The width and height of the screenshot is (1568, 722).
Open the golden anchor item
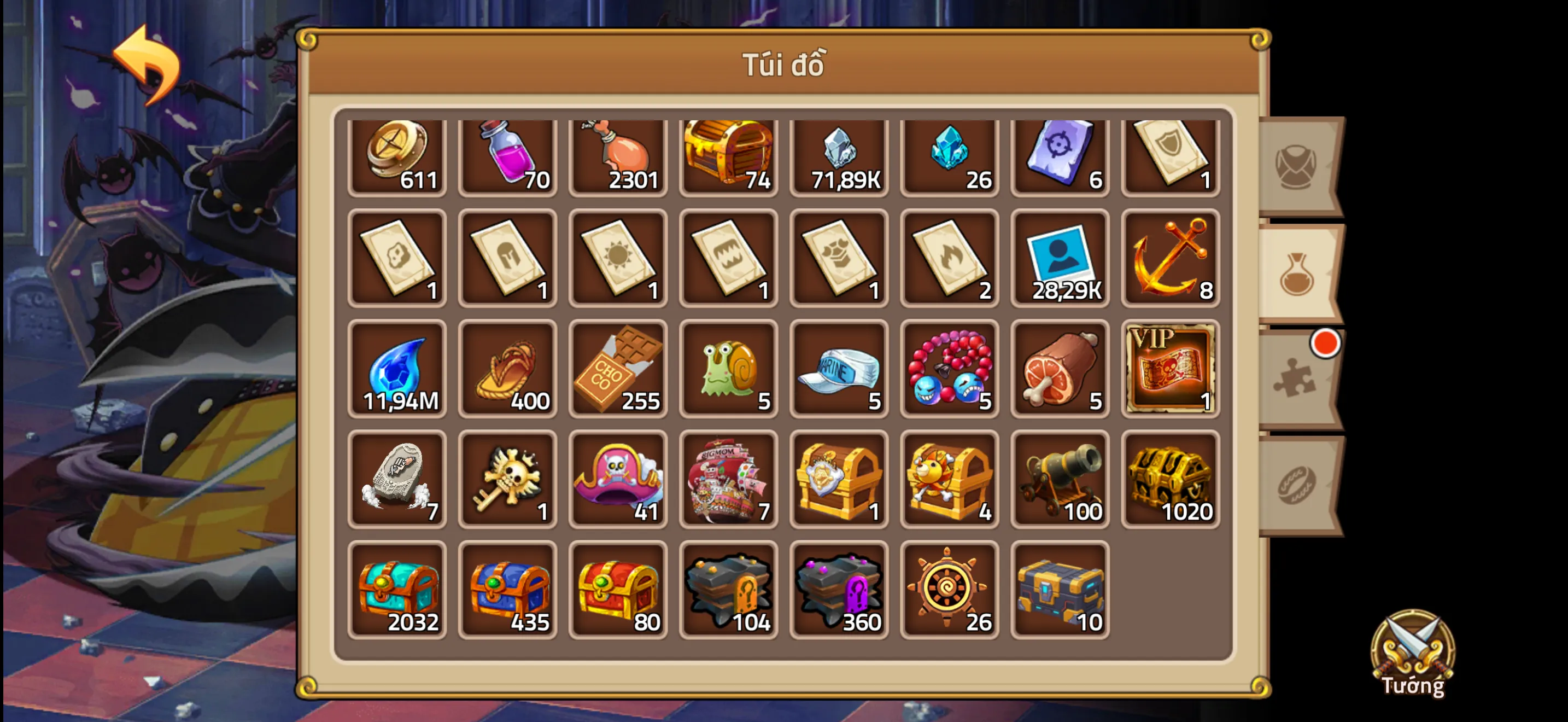1171,259
